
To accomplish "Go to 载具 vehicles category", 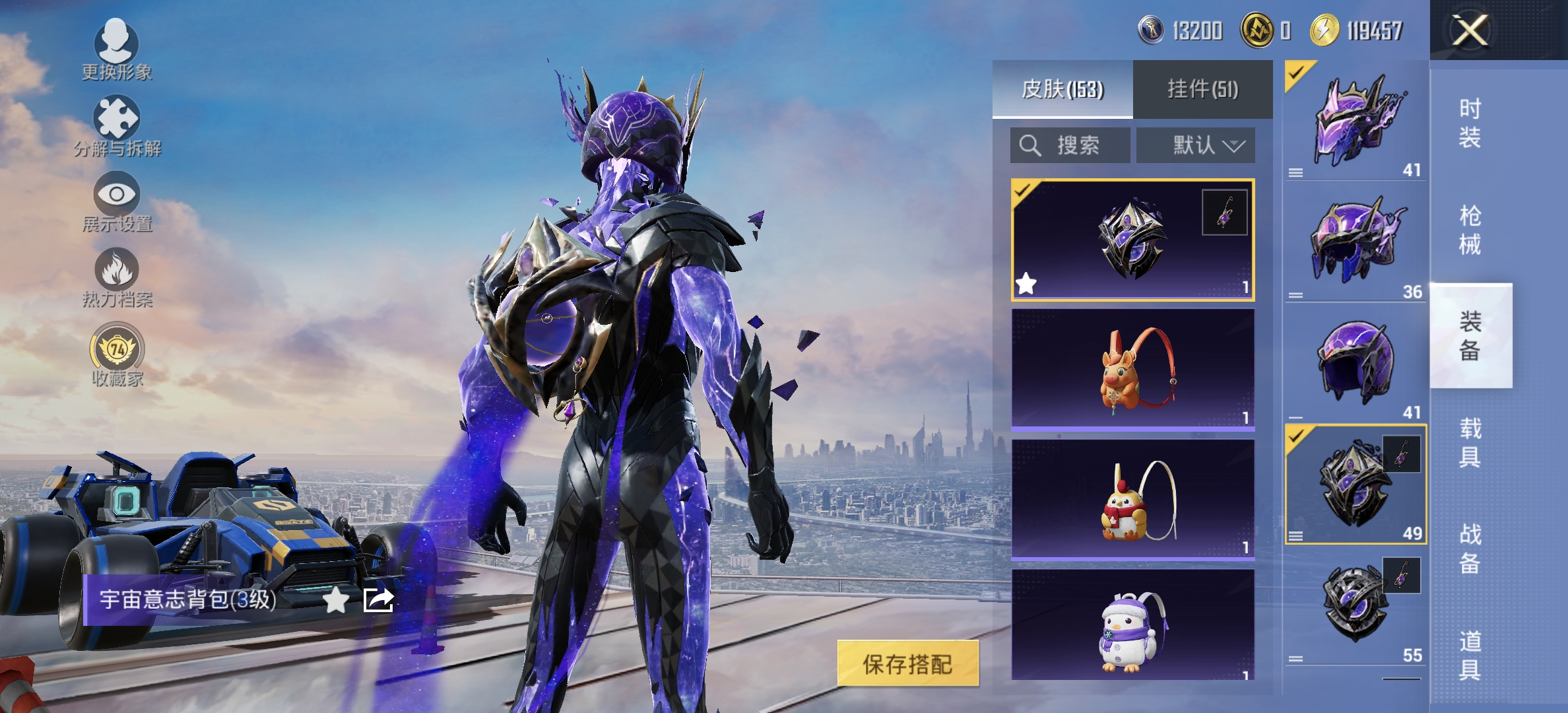I will 1470,442.
